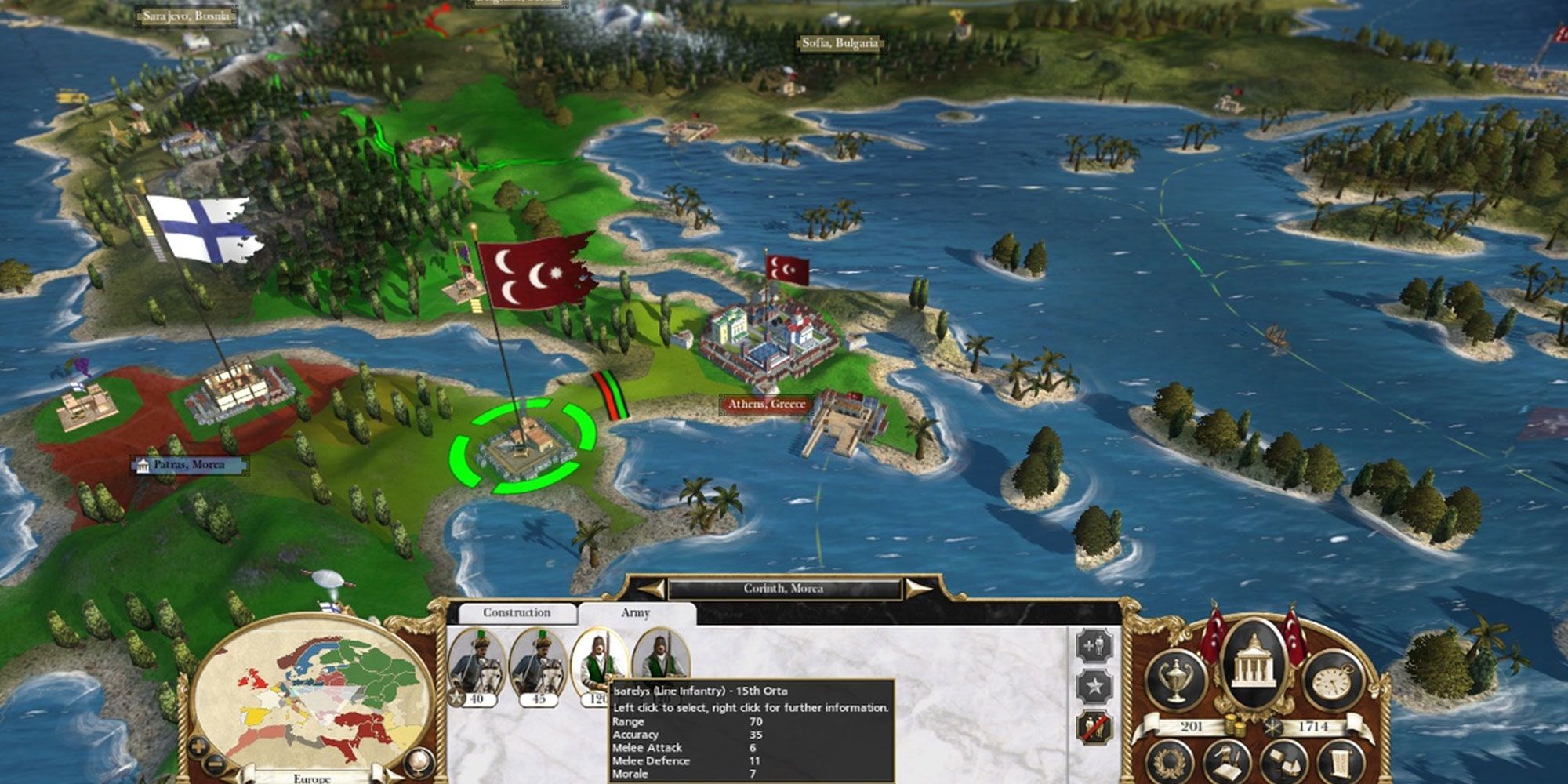Go to the previous settlement with the left arrow

652,589
